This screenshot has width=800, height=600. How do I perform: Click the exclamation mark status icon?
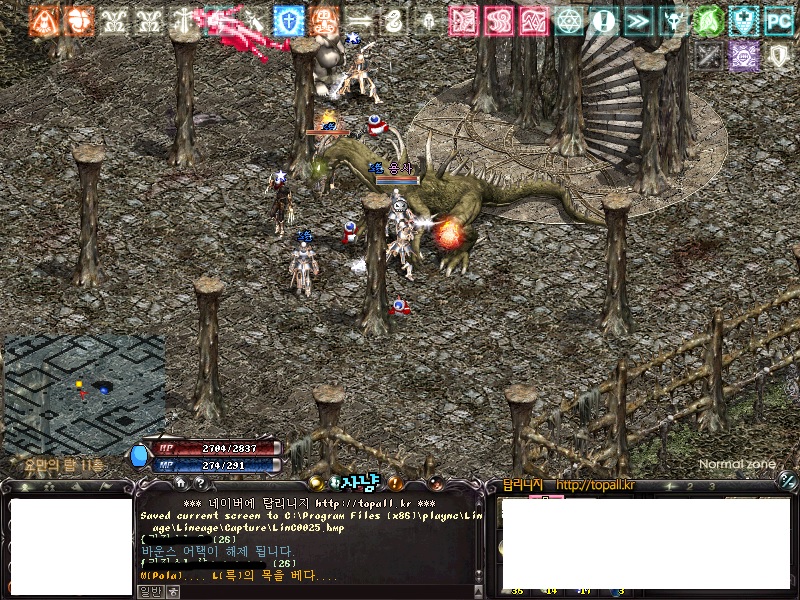pos(604,20)
